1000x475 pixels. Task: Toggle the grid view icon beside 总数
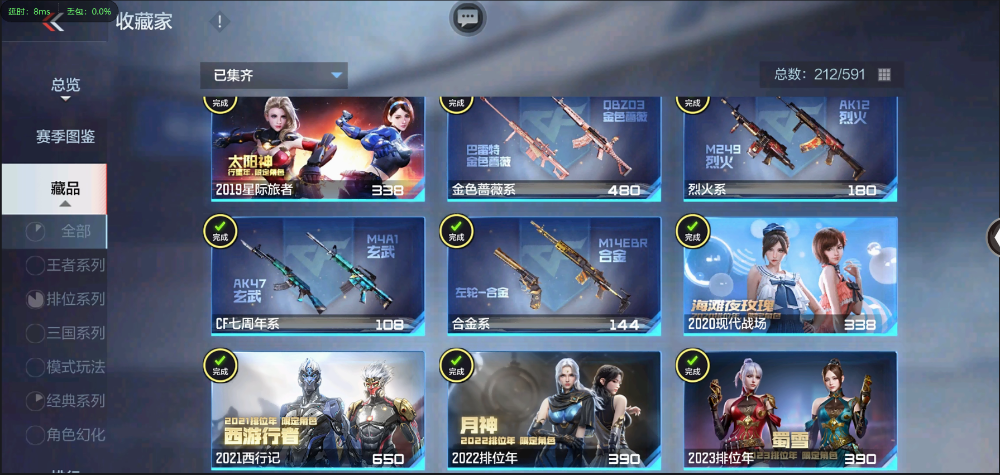pos(884,75)
